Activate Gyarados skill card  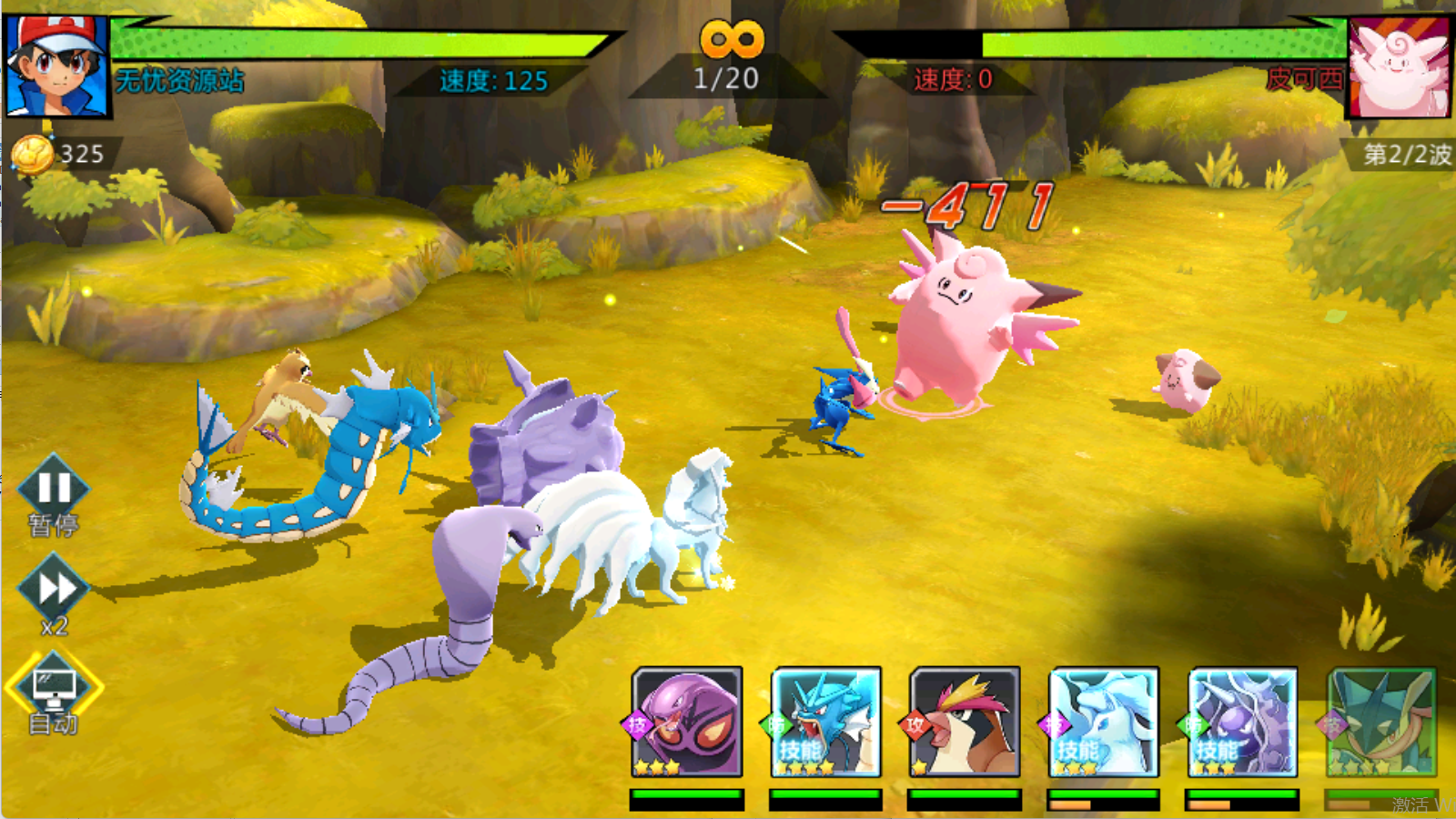[825, 722]
